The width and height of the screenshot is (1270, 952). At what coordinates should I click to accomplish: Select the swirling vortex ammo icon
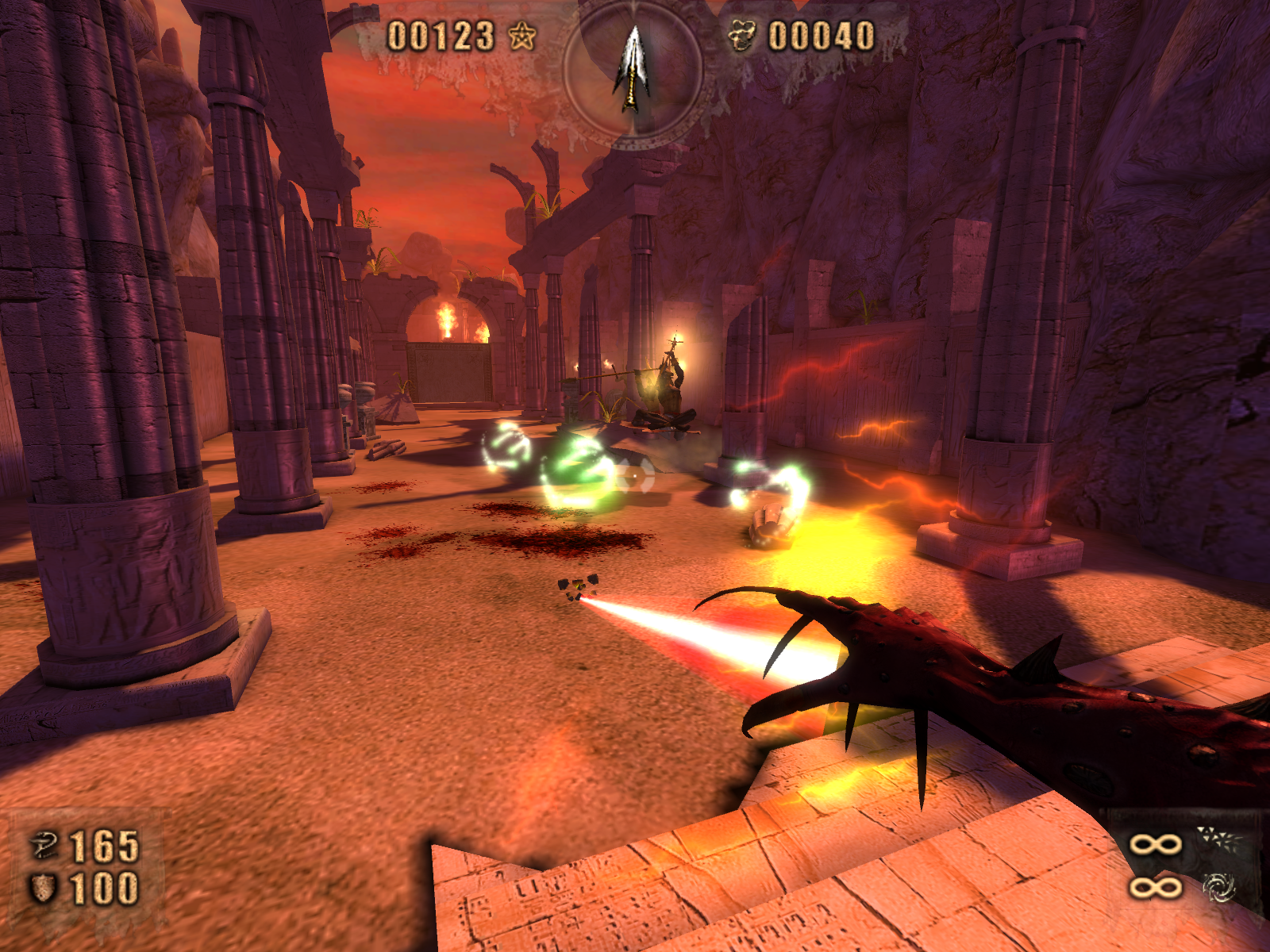pos(1218,888)
